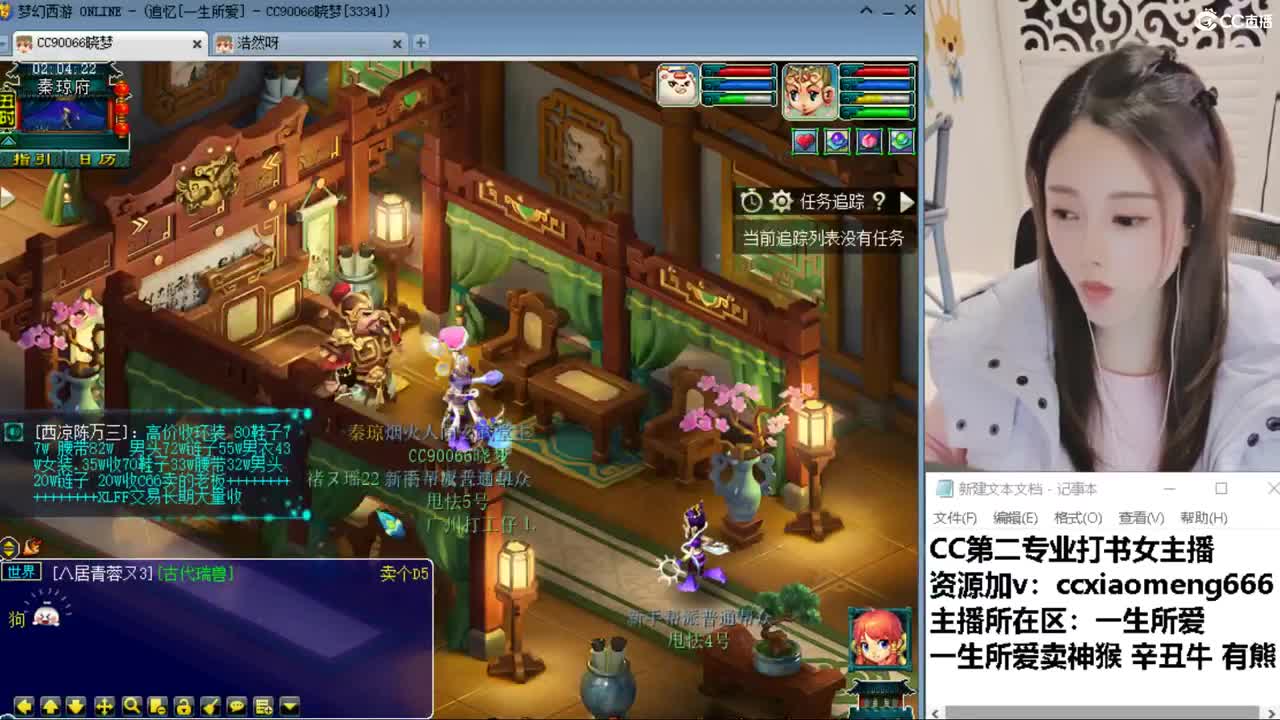The height and width of the screenshot is (720, 1280).
Task: Collapse the minimap with the upward arrow
Action: pyautogui.click(x=8, y=140)
